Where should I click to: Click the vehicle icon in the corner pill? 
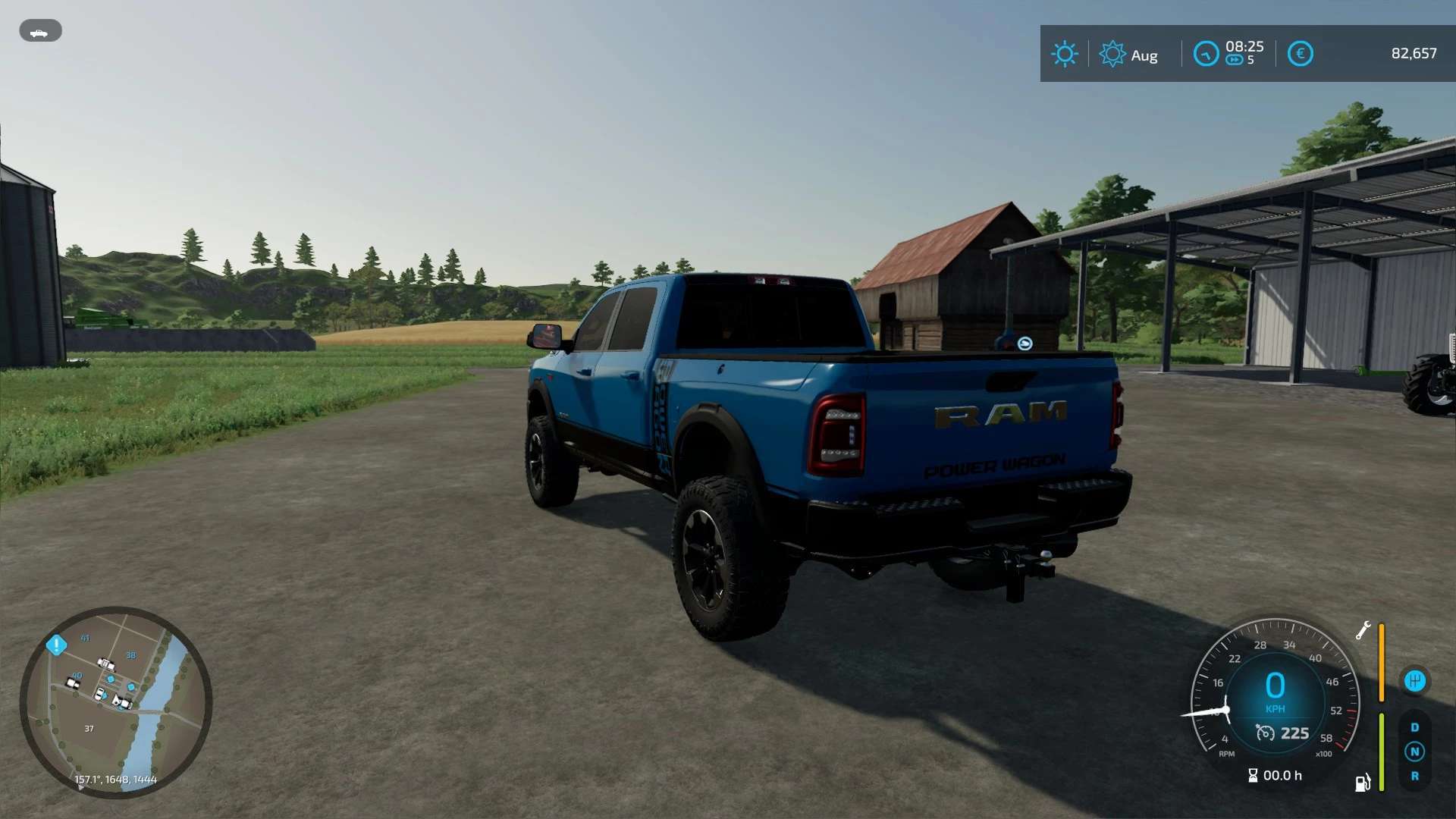39,32
